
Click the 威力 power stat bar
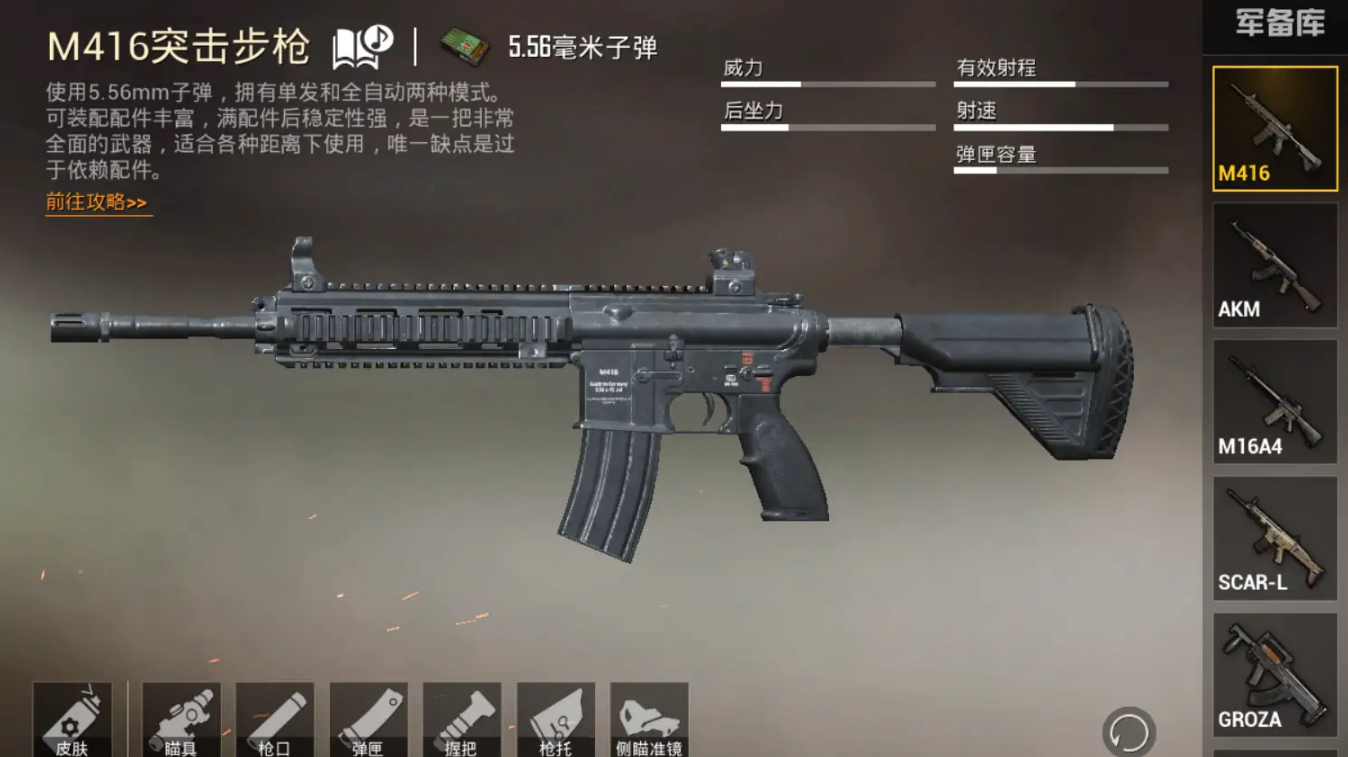pyautogui.click(x=828, y=82)
